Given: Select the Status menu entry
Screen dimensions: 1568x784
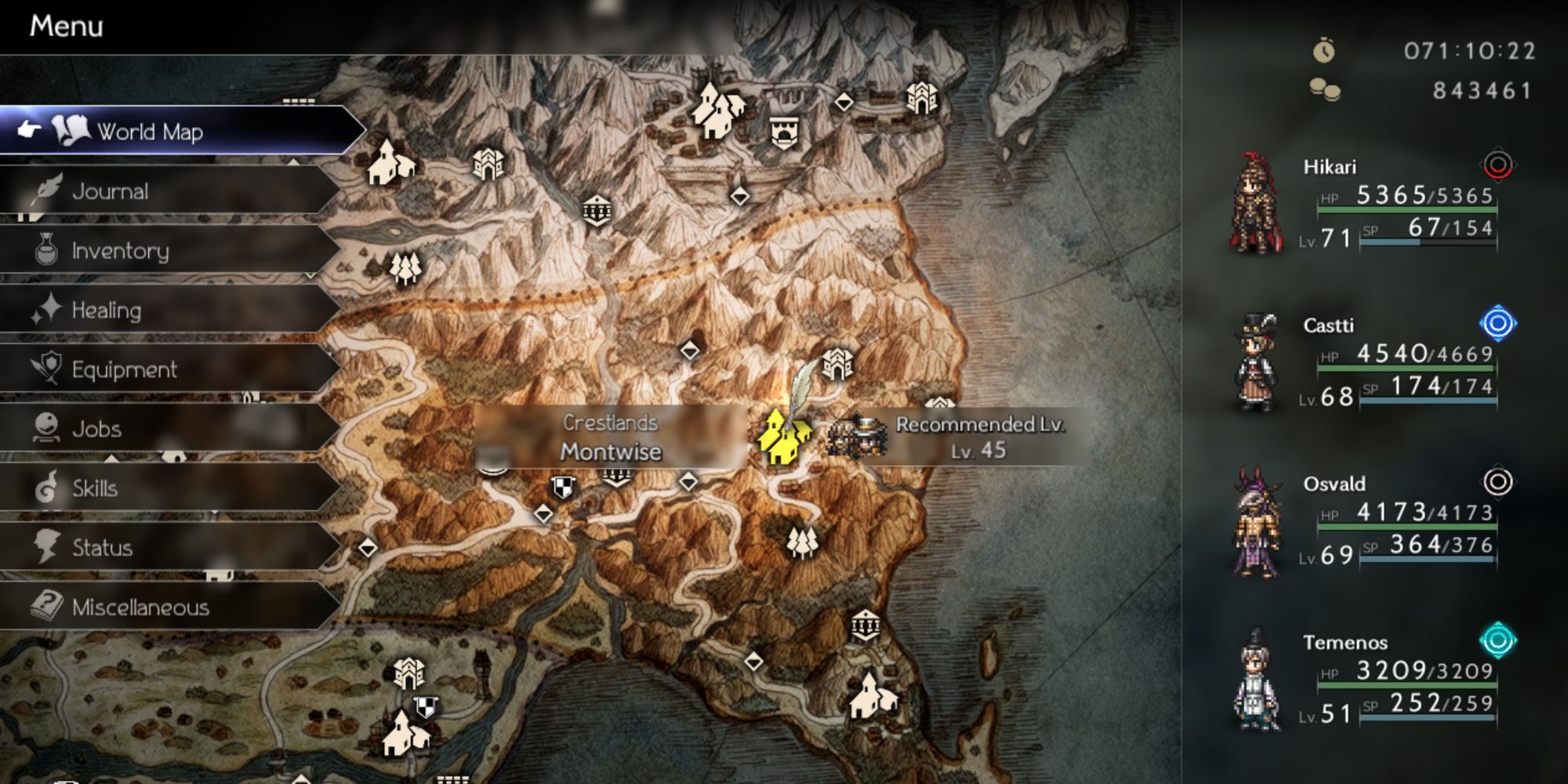Looking at the screenshot, I should tap(102, 547).
